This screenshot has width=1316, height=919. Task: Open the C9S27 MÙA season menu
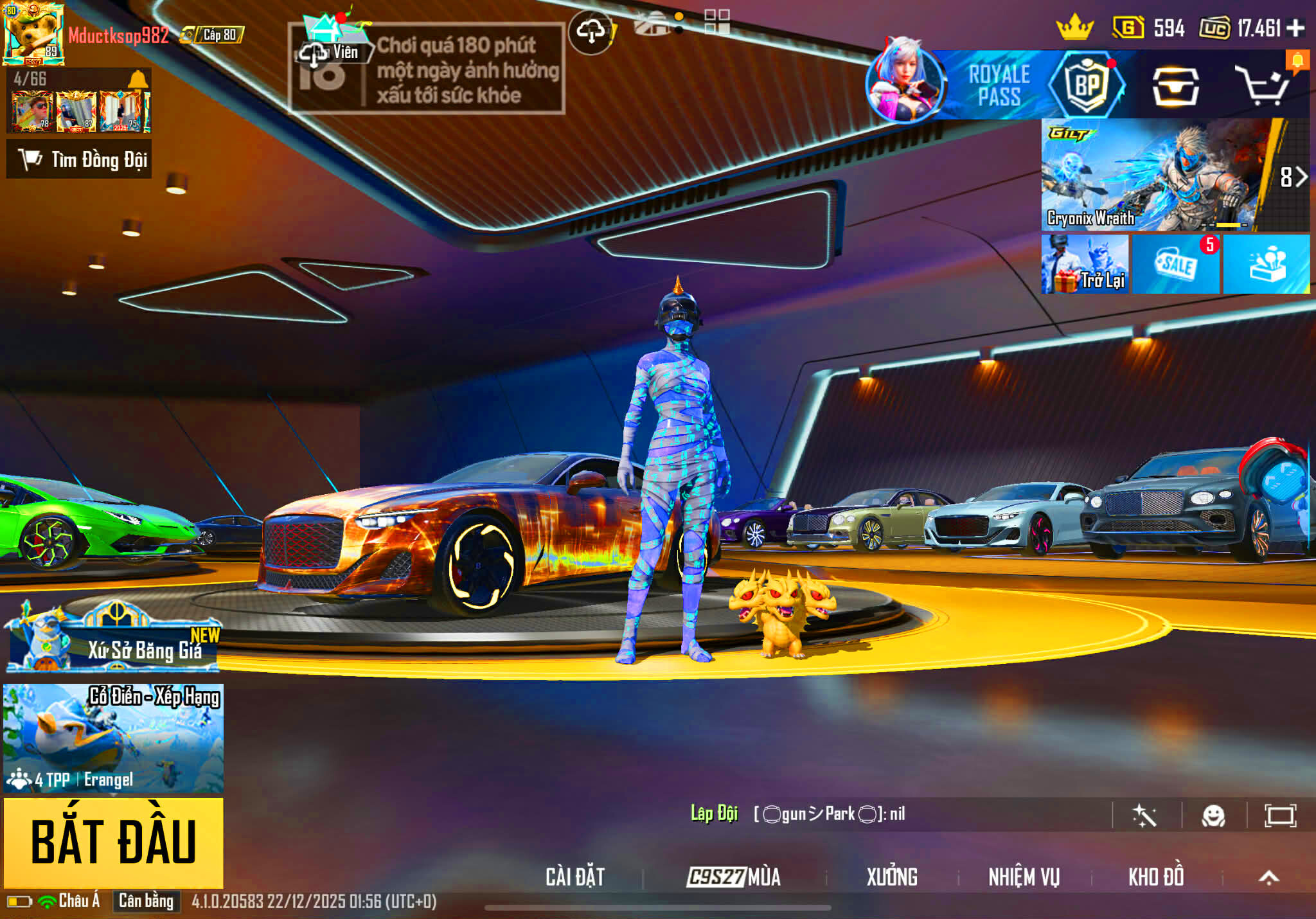pyautogui.click(x=734, y=877)
